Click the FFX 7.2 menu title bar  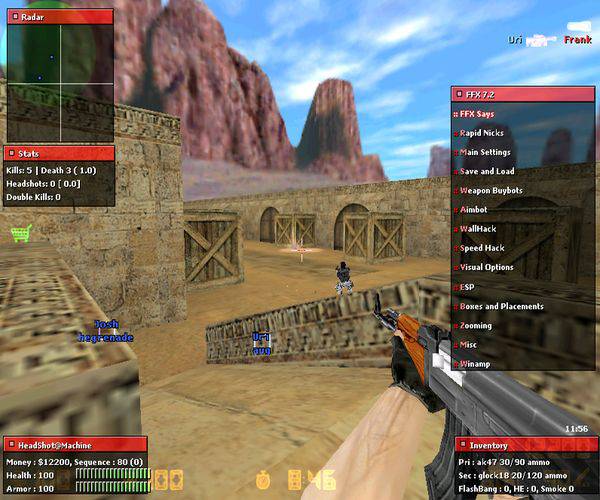tap(524, 94)
